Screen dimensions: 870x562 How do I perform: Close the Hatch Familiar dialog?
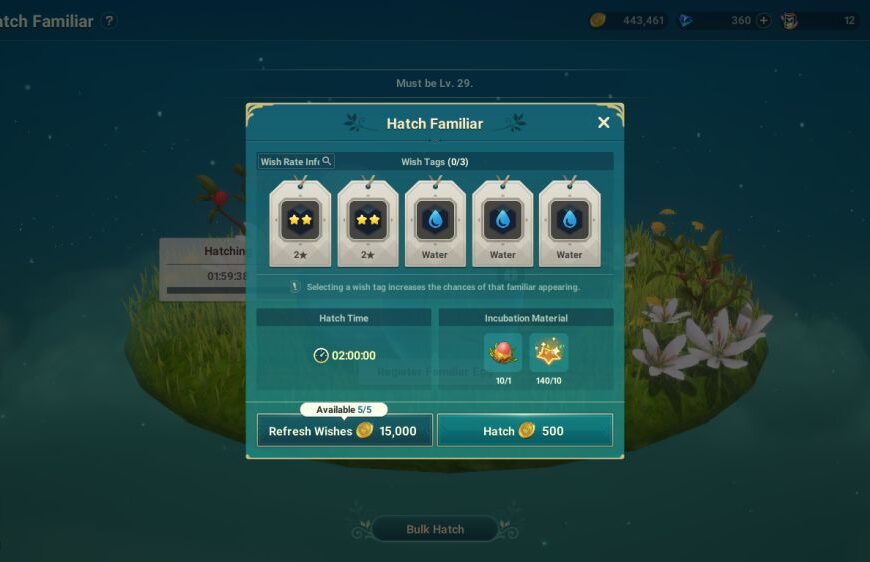[603, 123]
